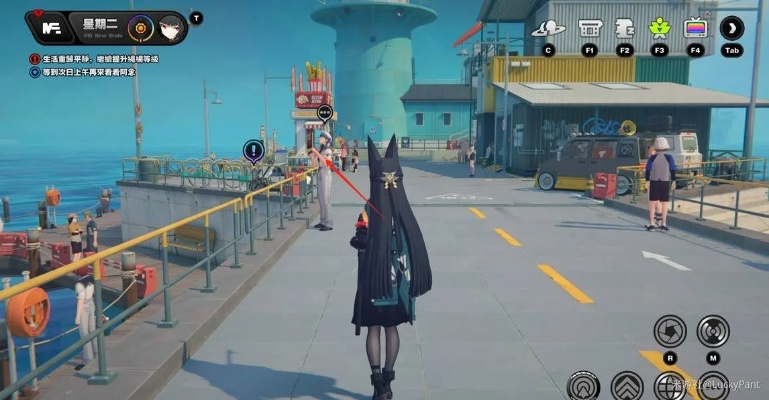Open the planet icon menu
Image resolution: width=769 pixels, height=400 pixels.
548,28
